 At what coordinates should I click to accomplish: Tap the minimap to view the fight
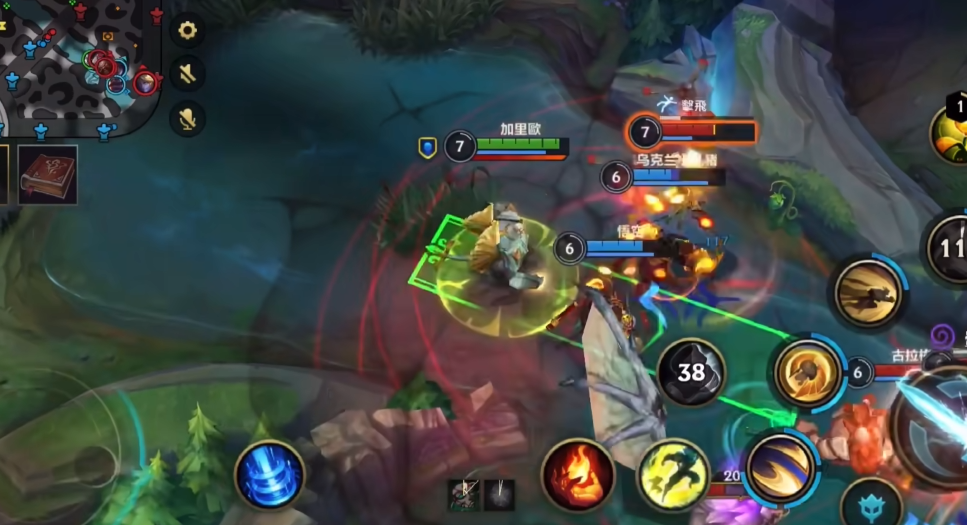tap(78, 66)
